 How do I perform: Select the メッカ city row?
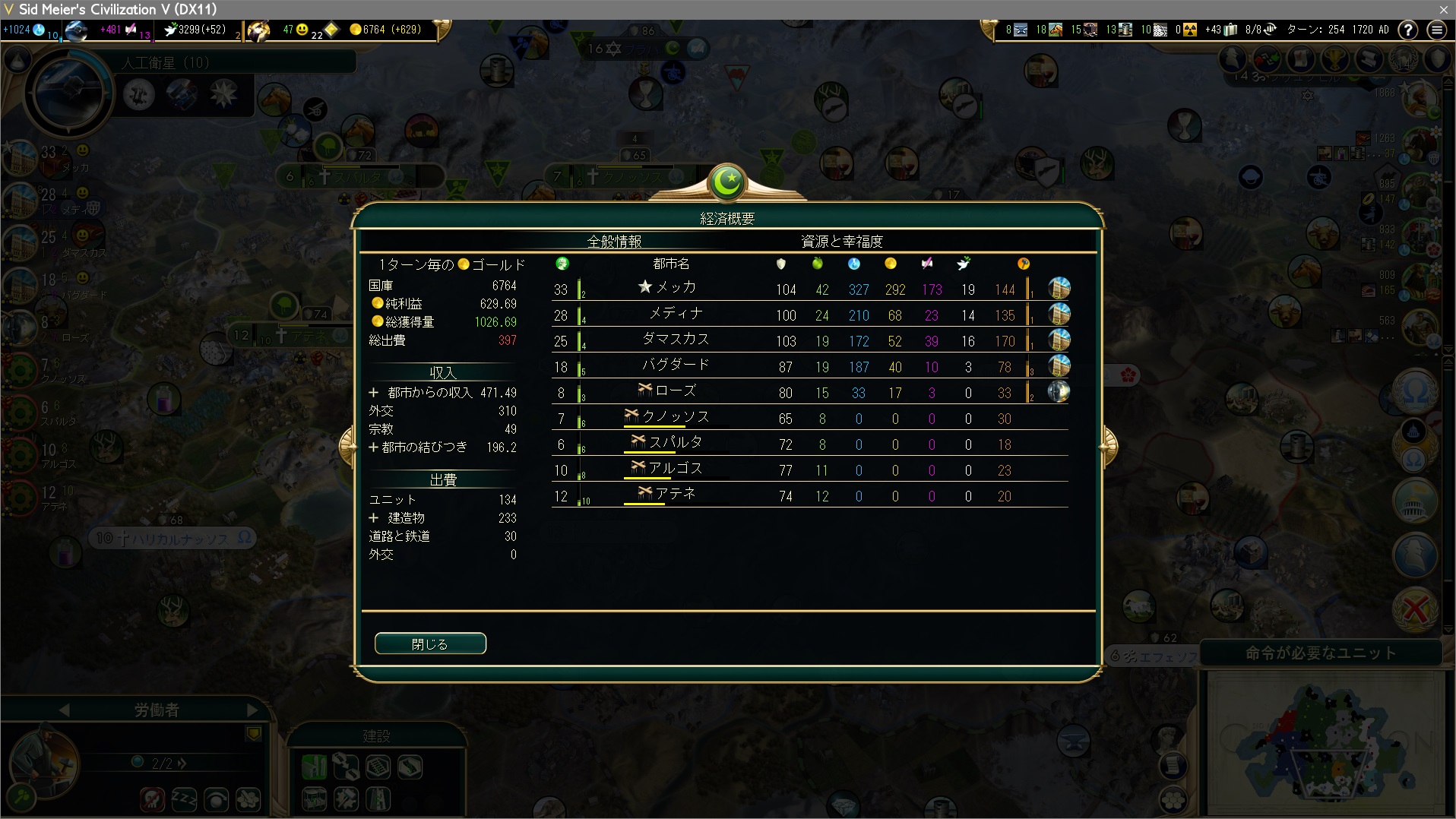(676, 288)
